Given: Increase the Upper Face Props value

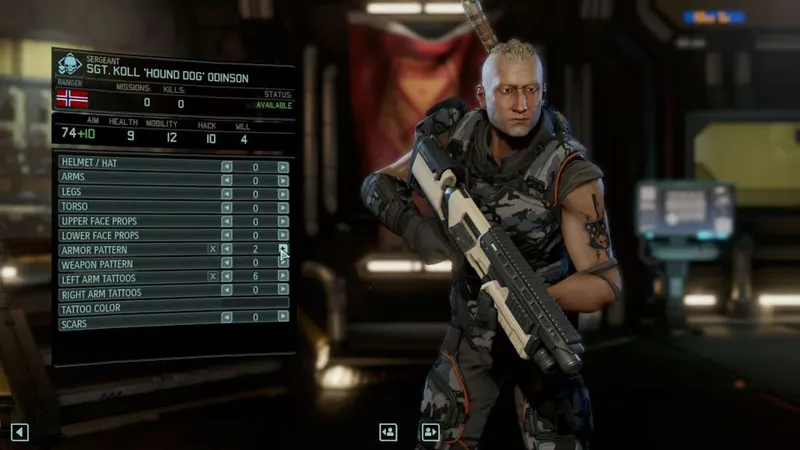Looking at the screenshot, I should pos(283,221).
